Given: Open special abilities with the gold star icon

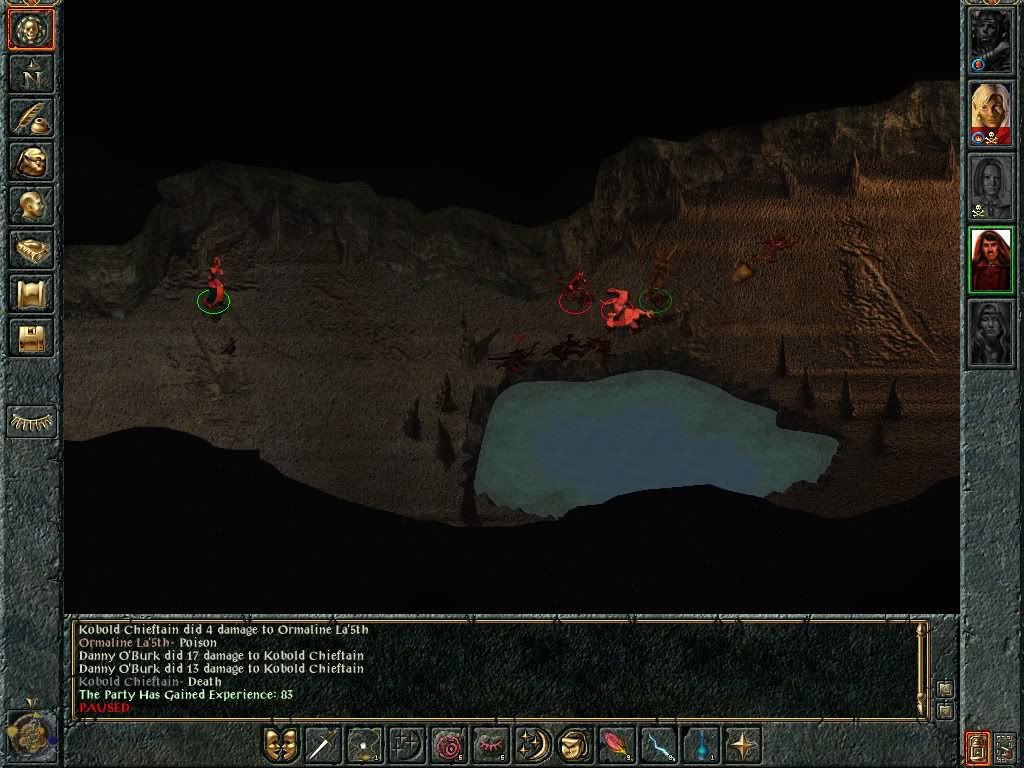Looking at the screenshot, I should pyautogui.click(x=741, y=745).
